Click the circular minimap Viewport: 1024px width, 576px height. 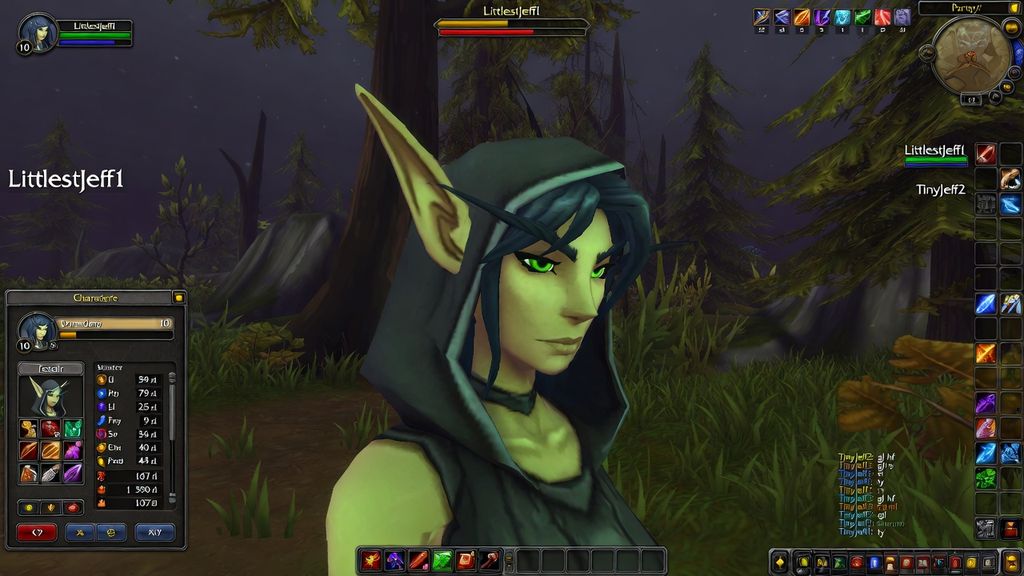point(970,51)
